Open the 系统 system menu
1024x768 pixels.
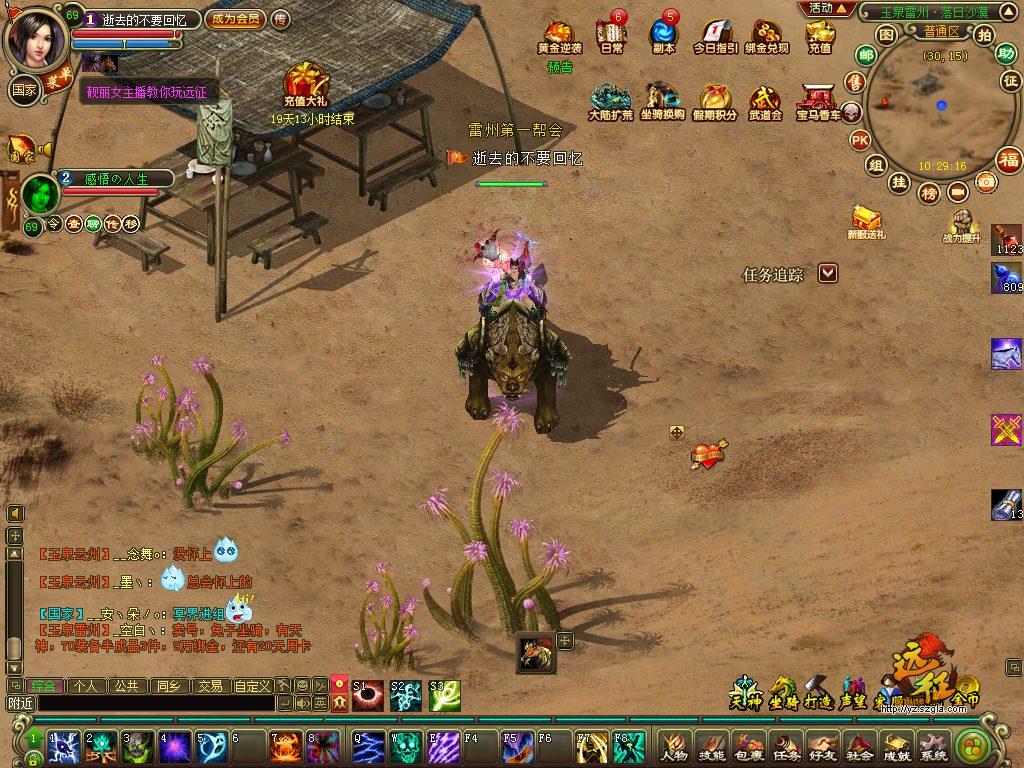933,745
